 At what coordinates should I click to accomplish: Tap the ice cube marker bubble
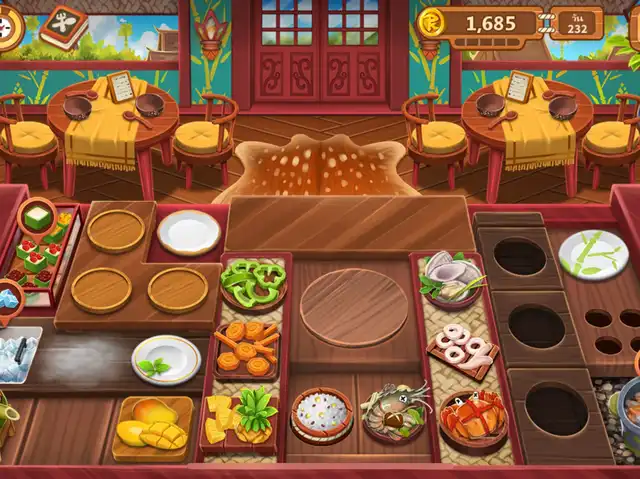(x=10, y=297)
